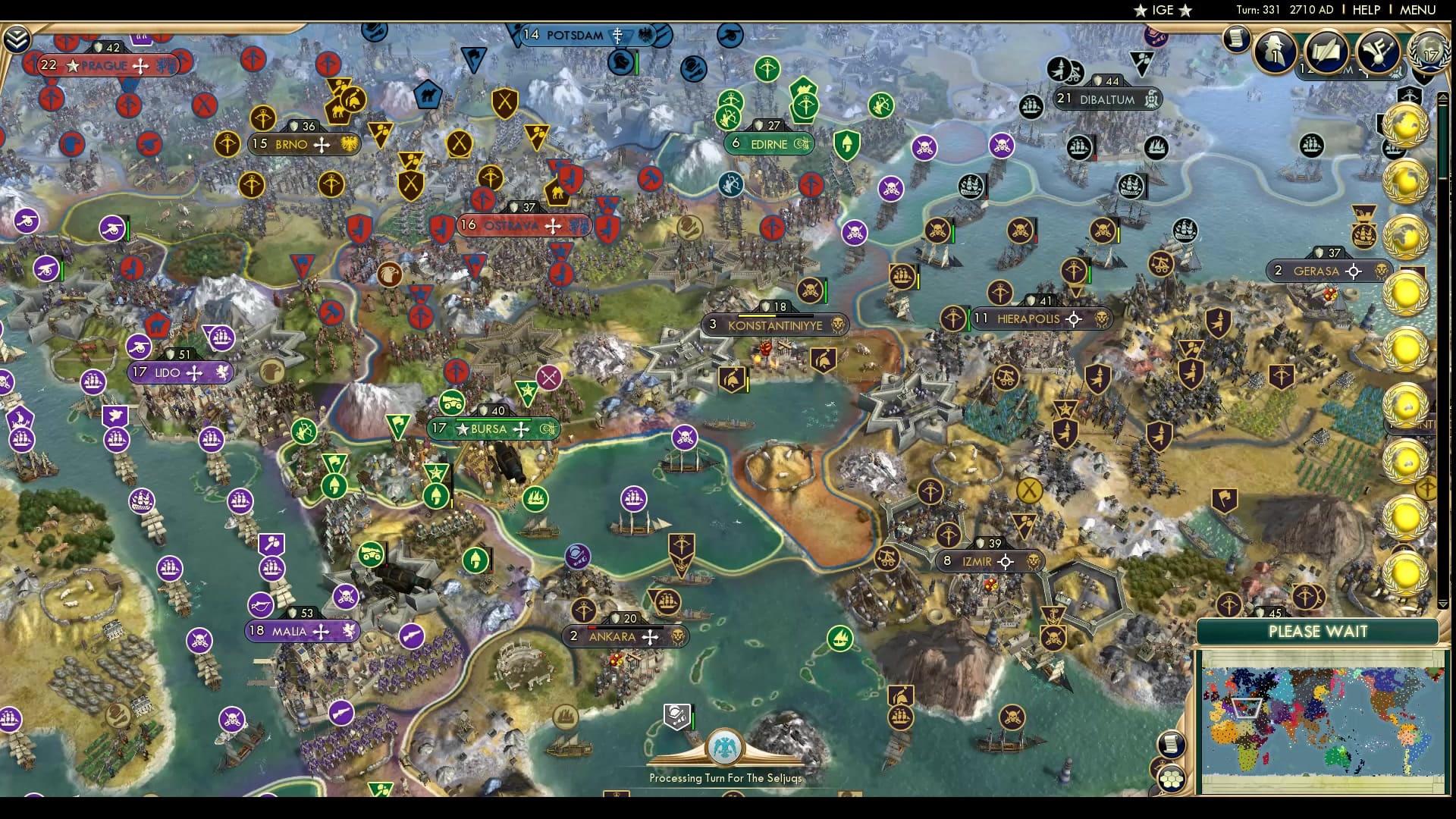Open the Konstantiniyye city banner
This screenshot has width=1456, height=819.
775,325
